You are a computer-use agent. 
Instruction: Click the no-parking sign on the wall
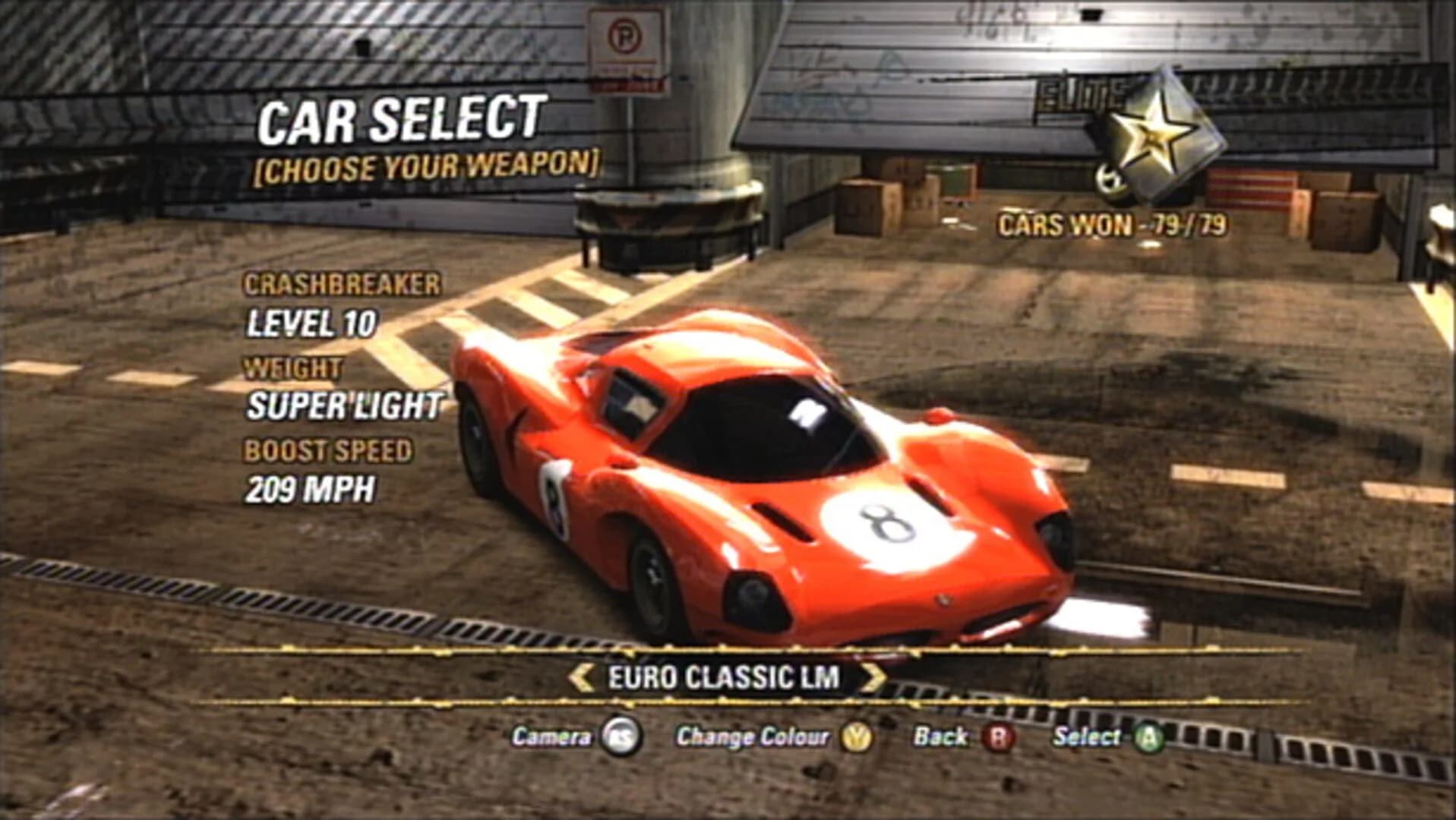coord(624,46)
